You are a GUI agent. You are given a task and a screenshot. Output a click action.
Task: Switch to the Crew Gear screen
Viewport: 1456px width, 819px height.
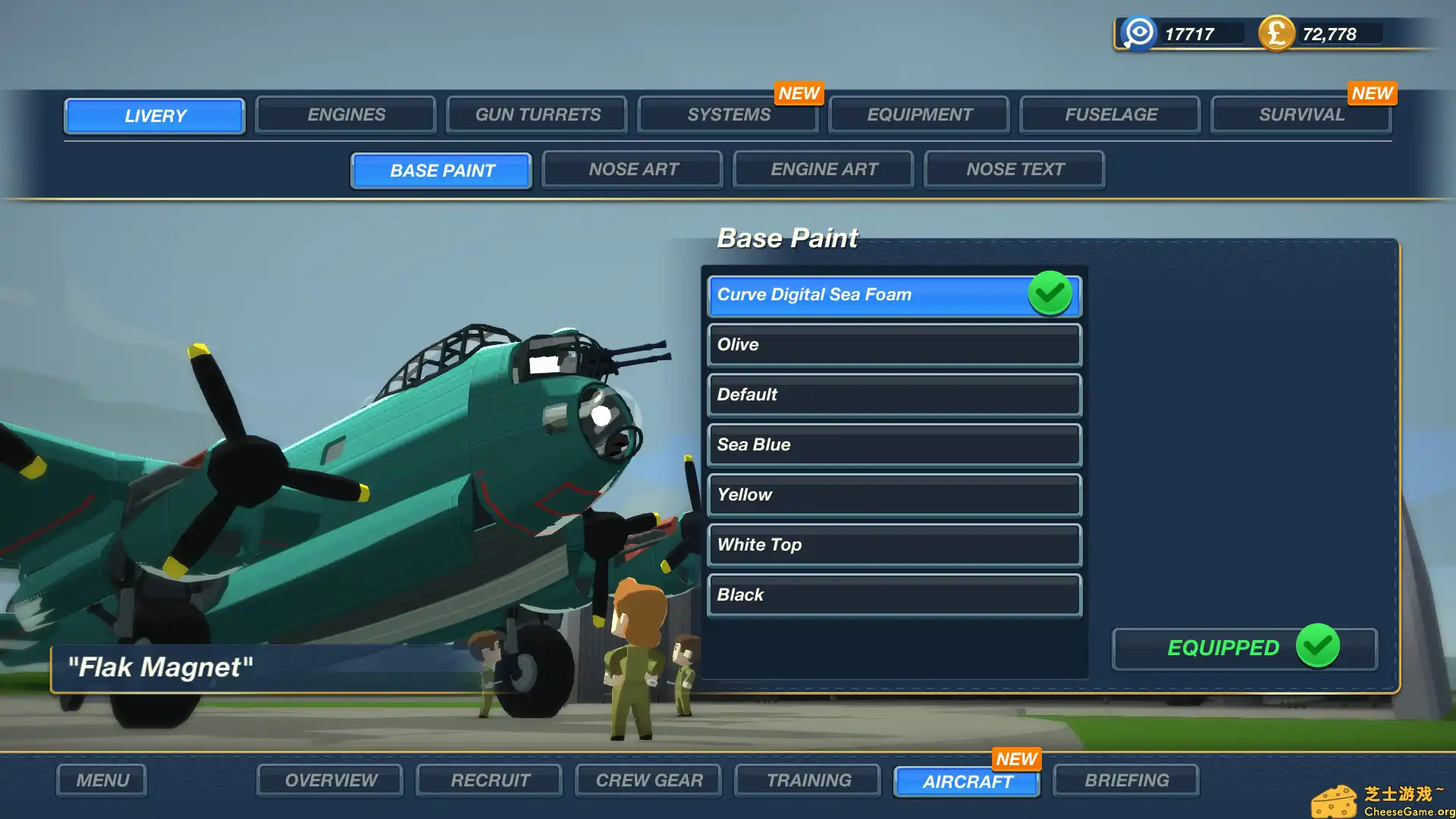tap(648, 780)
